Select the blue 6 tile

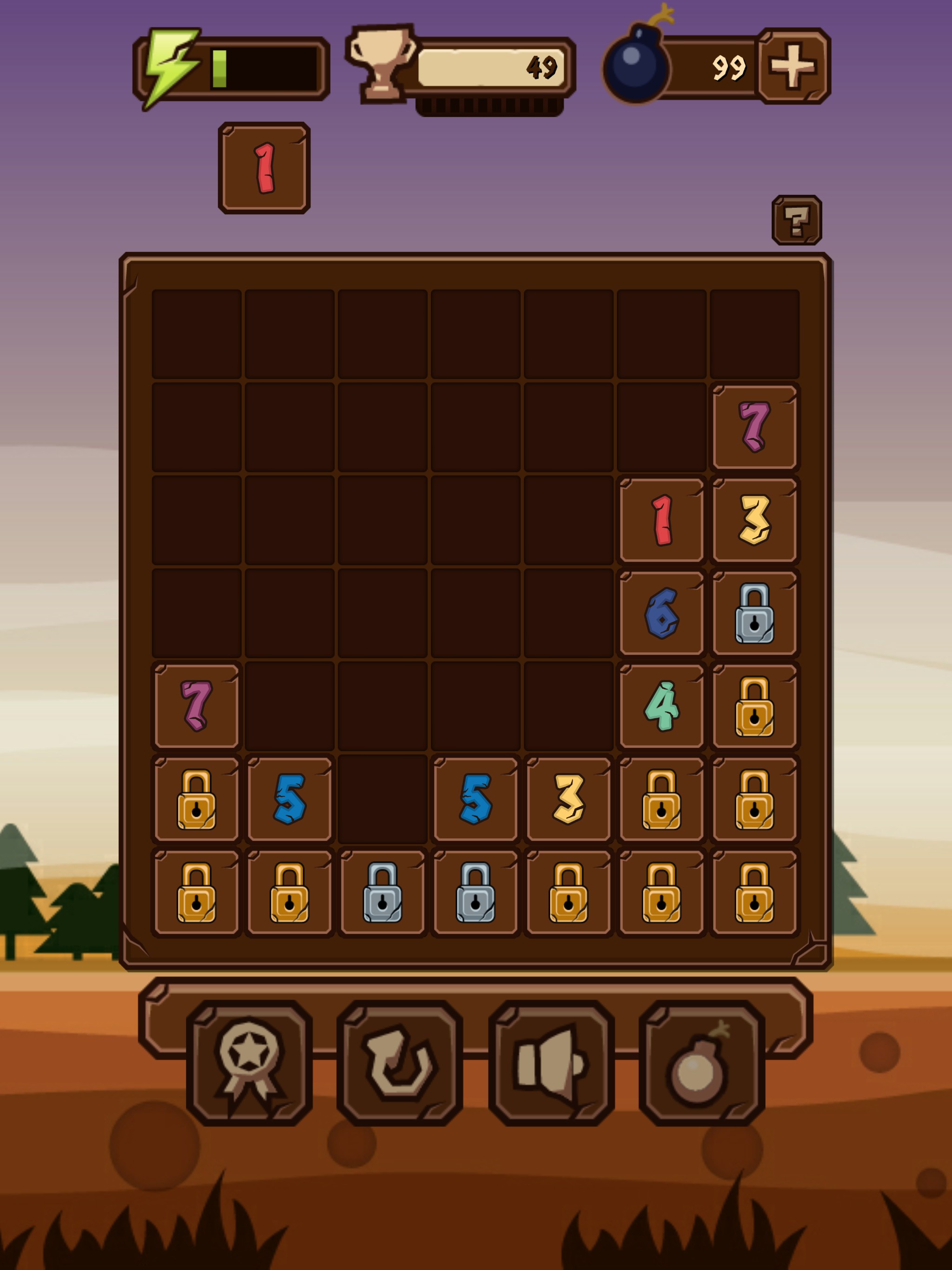(x=661, y=613)
